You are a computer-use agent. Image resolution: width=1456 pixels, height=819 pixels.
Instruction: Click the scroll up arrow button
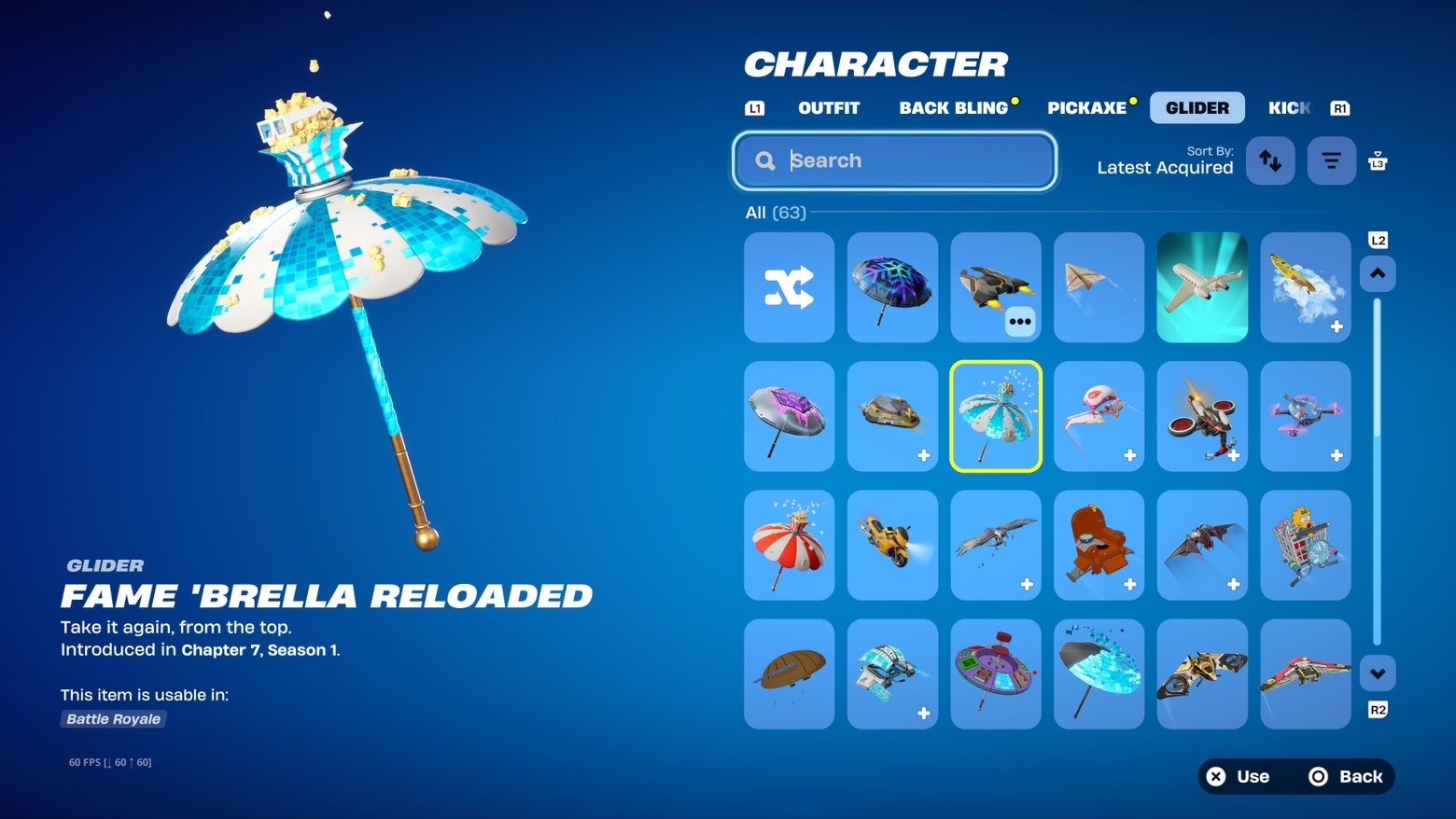pyautogui.click(x=1378, y=274)
